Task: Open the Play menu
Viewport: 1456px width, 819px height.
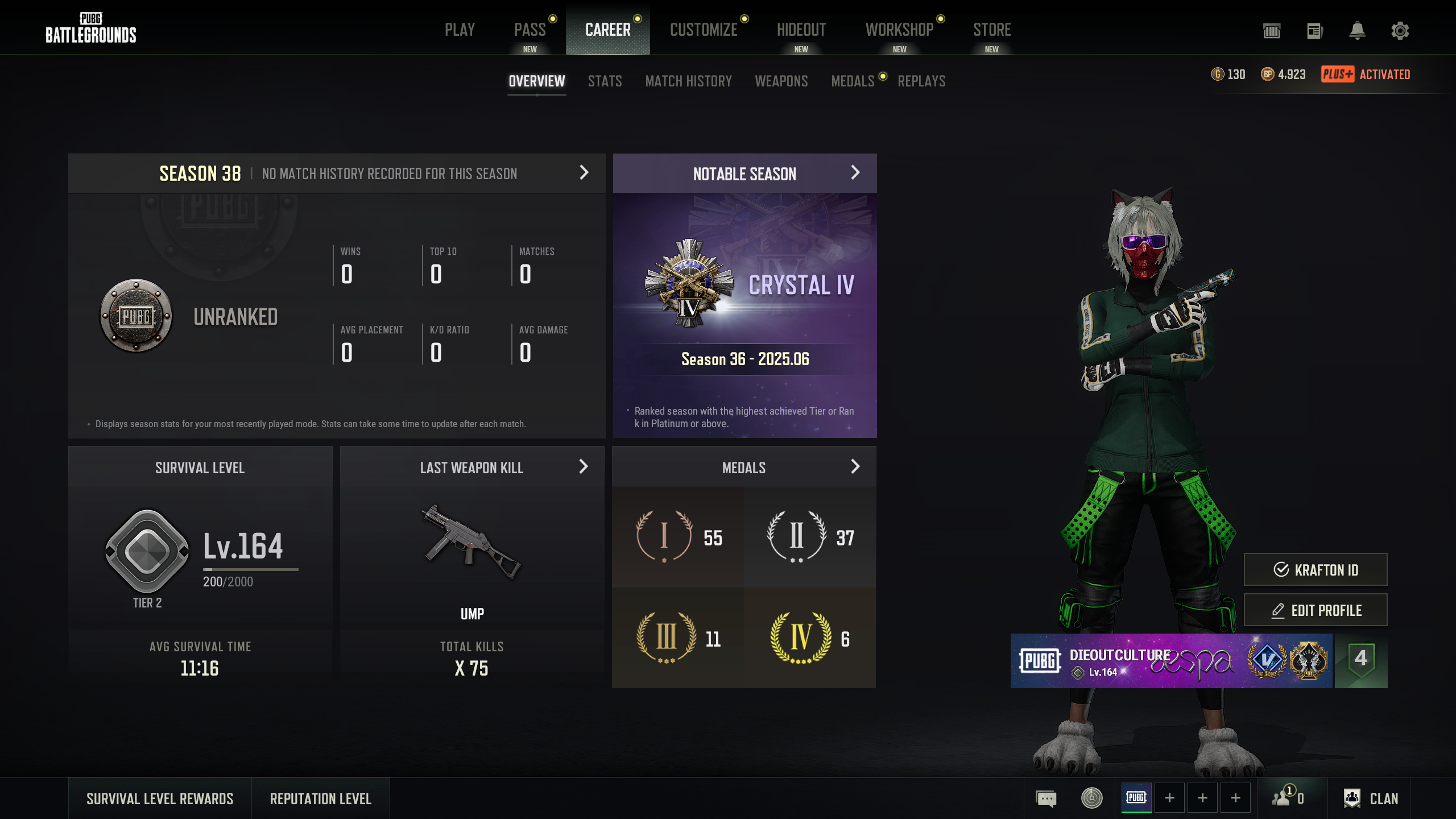Action: coord(460,30)
